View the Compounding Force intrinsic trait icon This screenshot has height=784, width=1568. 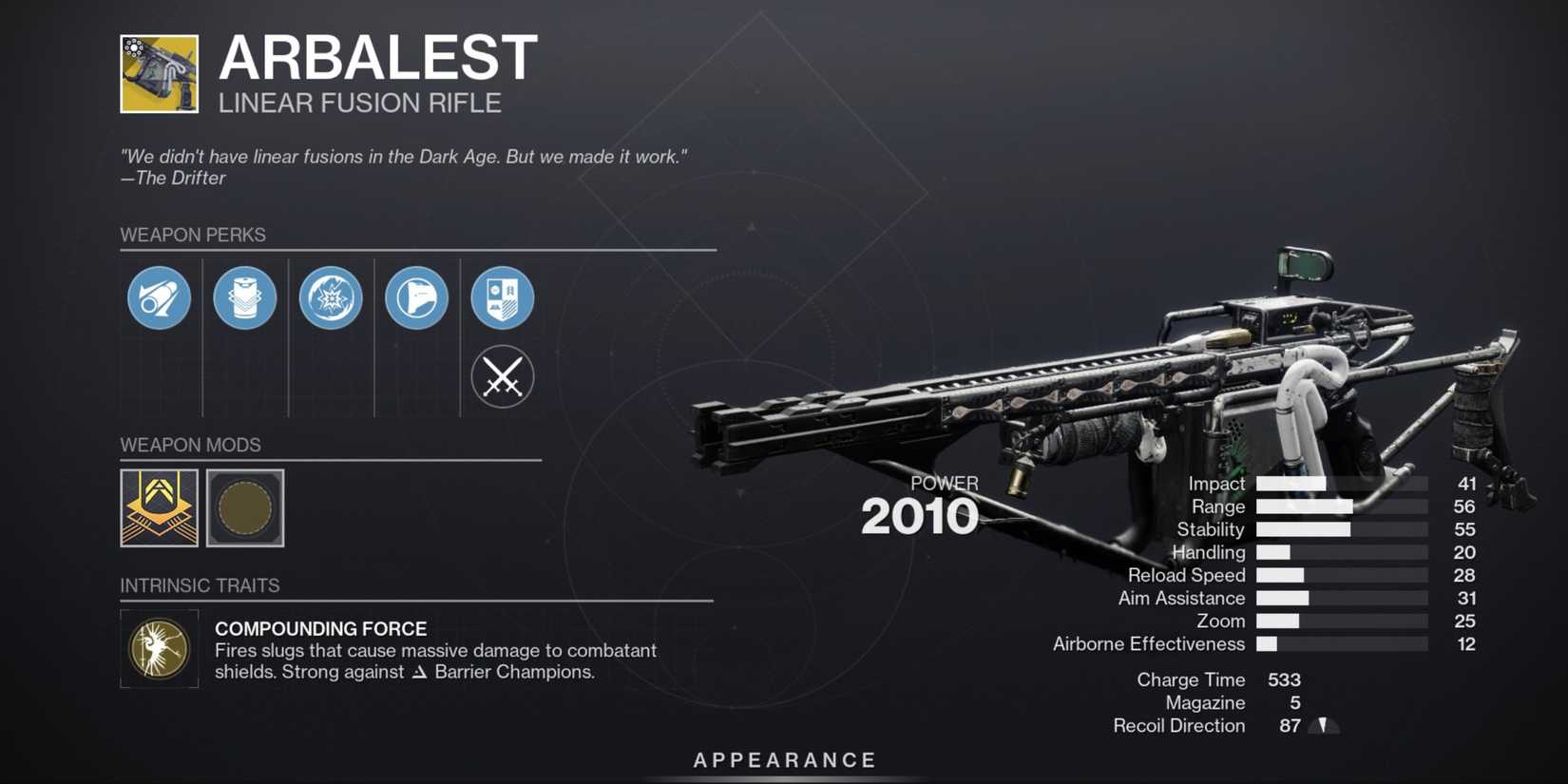159,650
